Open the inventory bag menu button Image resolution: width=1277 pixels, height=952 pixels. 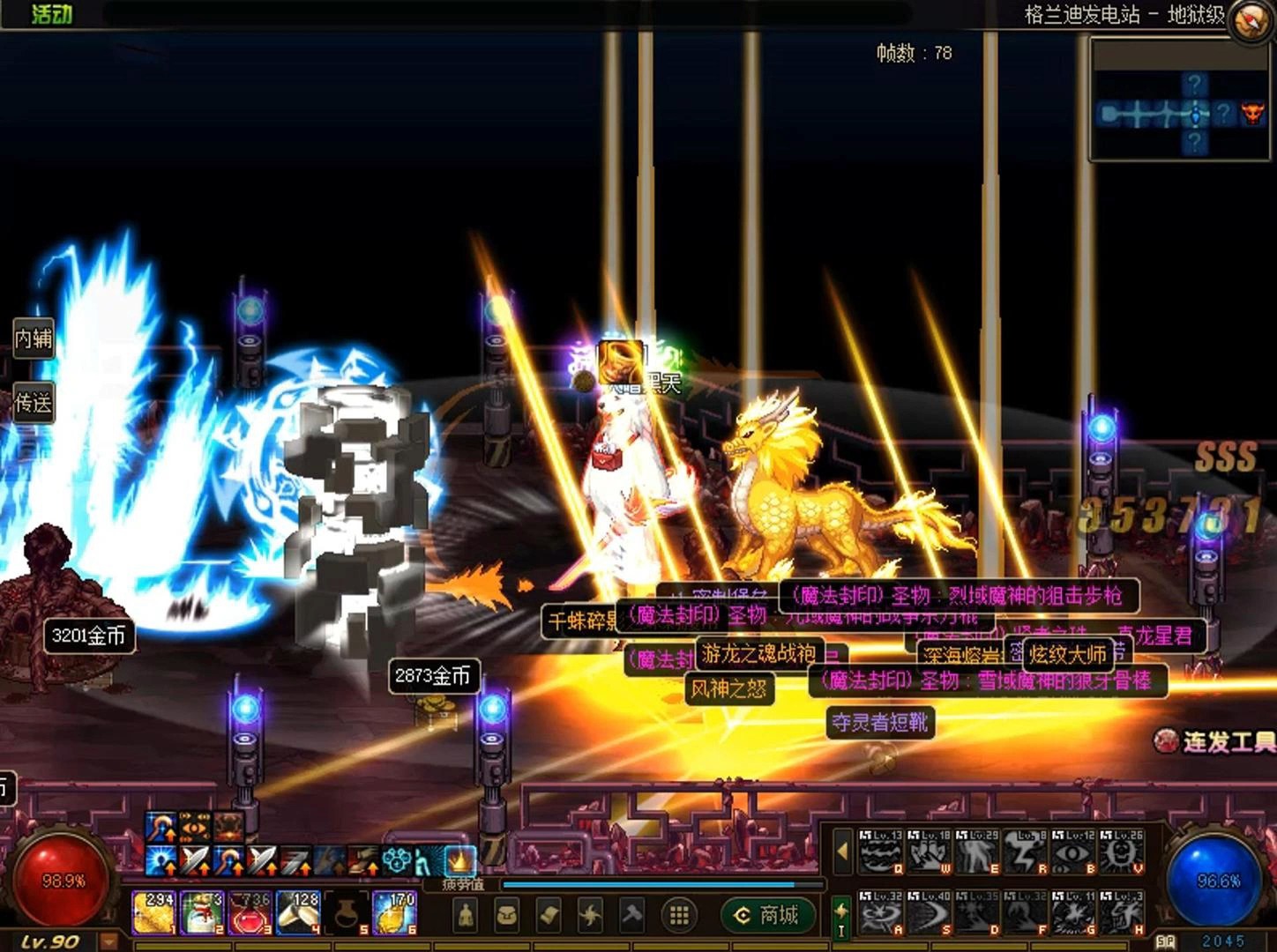click(506, 915)
